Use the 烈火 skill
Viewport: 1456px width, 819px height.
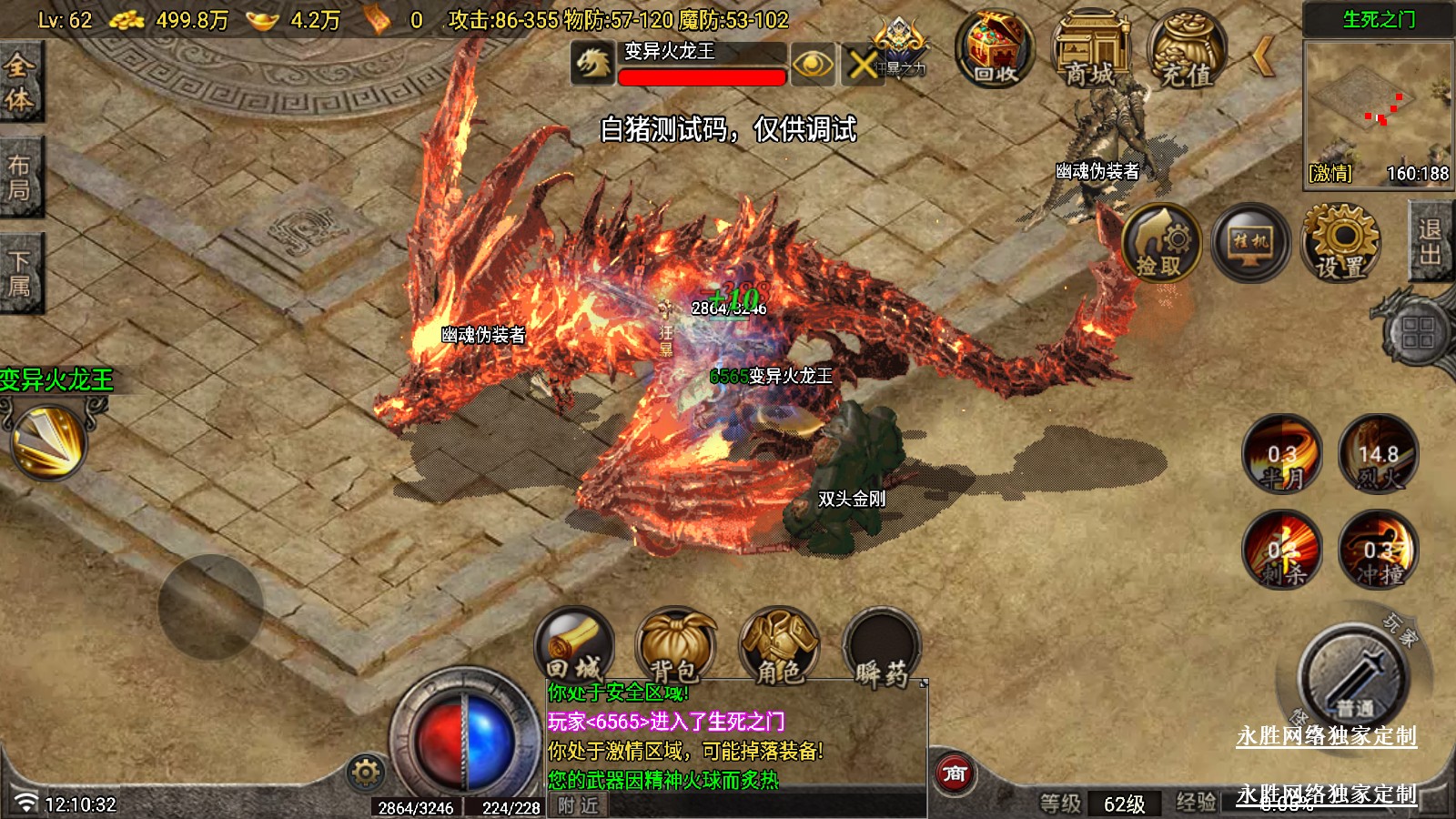click(x=1378, y=454)
